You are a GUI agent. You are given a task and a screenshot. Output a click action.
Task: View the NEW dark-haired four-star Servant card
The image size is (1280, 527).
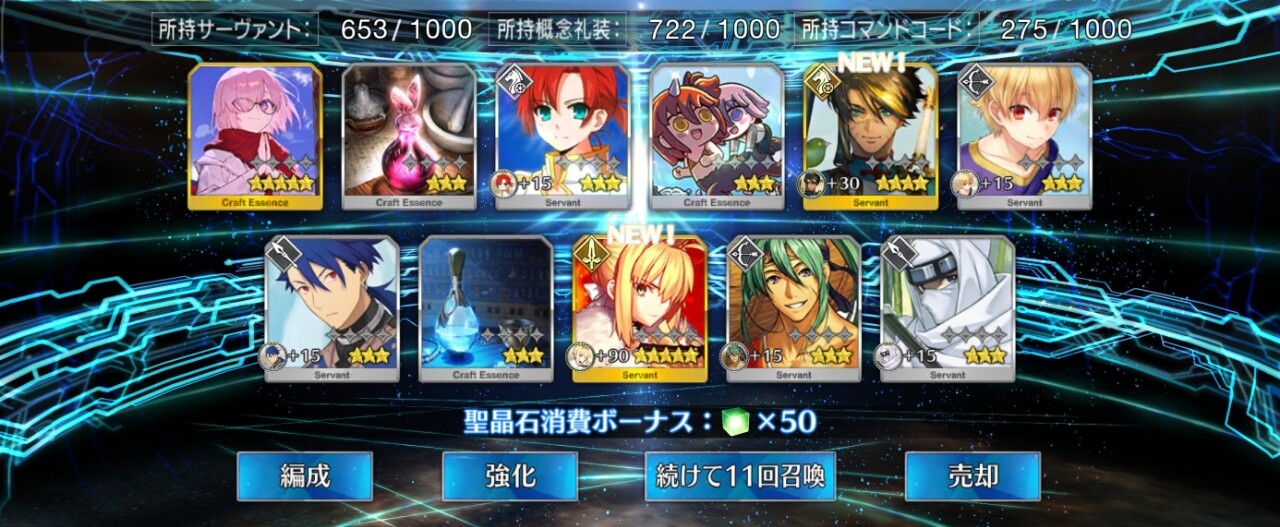click(871, 136)
